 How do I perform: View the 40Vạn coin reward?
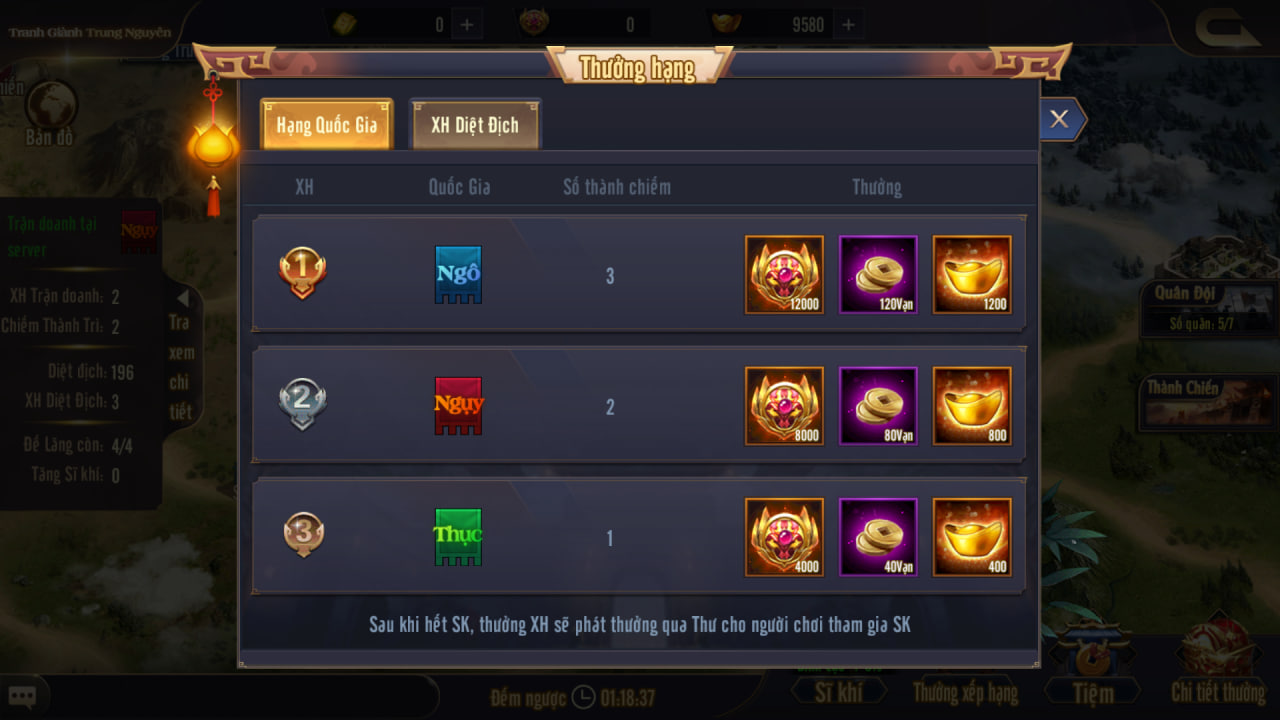[878, 537]
